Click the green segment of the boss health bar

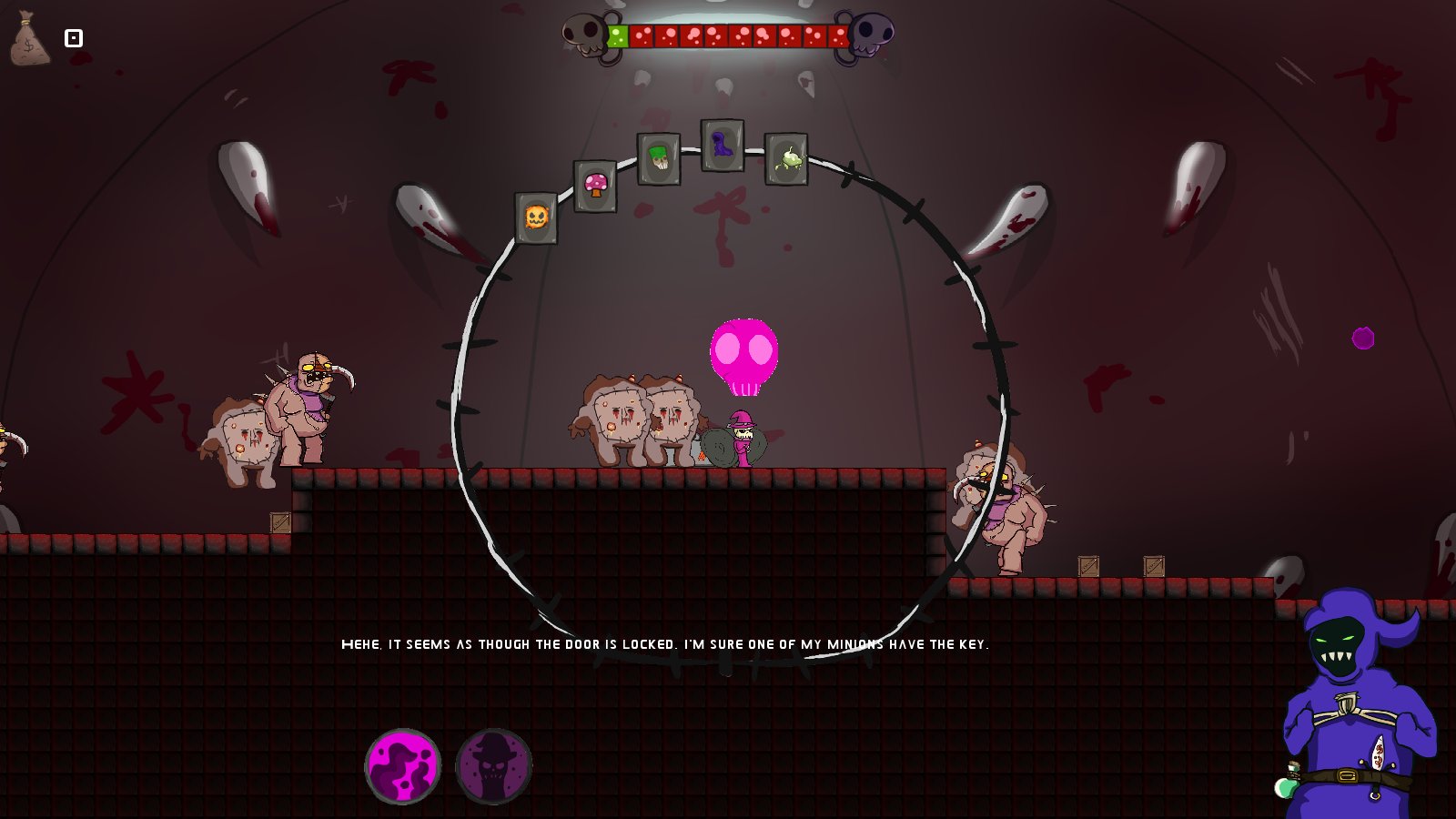[620, 35]
